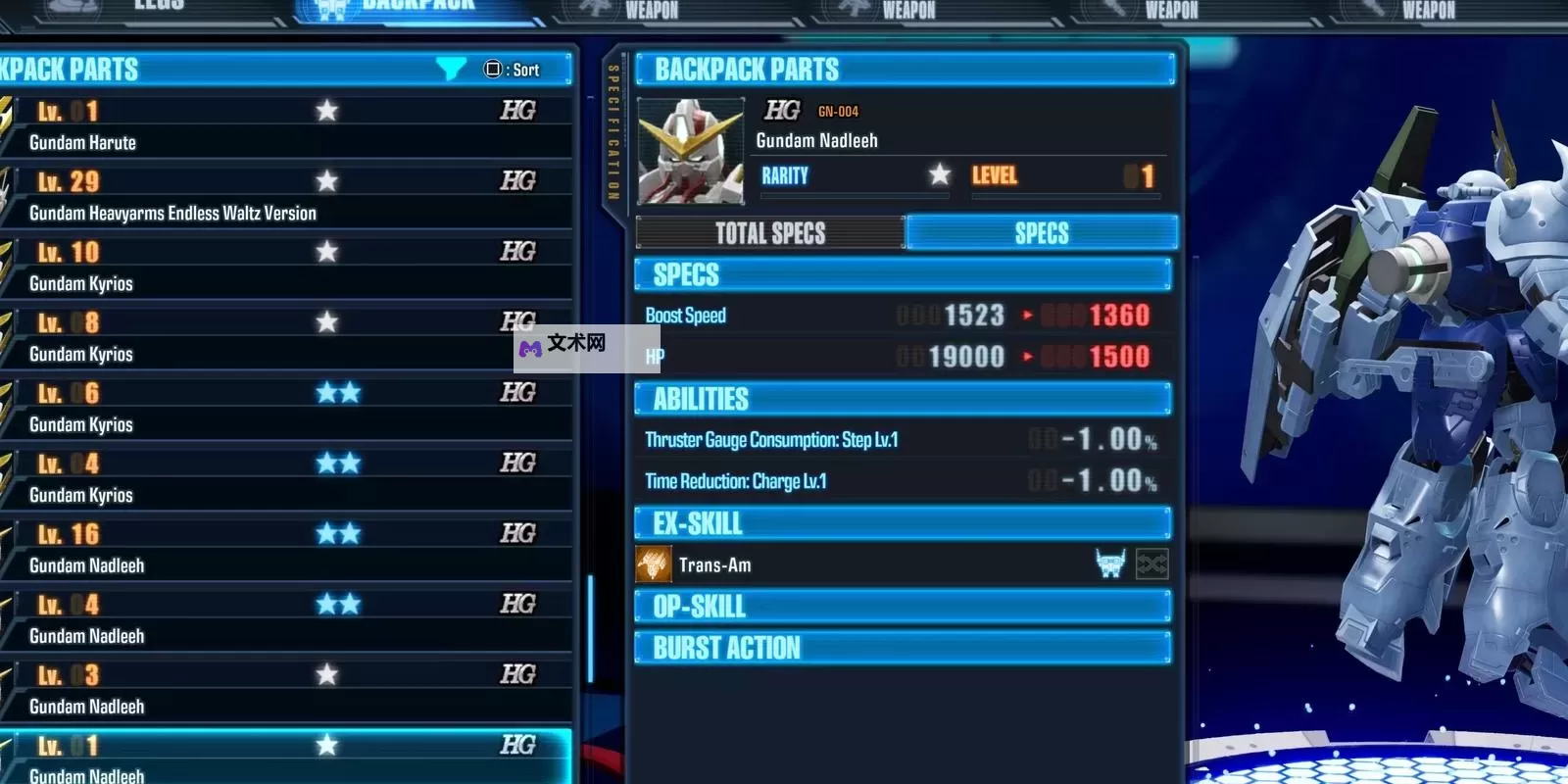
Task: Click the Gundam Nadleeh part thumbnail
Action: (690, 150)
